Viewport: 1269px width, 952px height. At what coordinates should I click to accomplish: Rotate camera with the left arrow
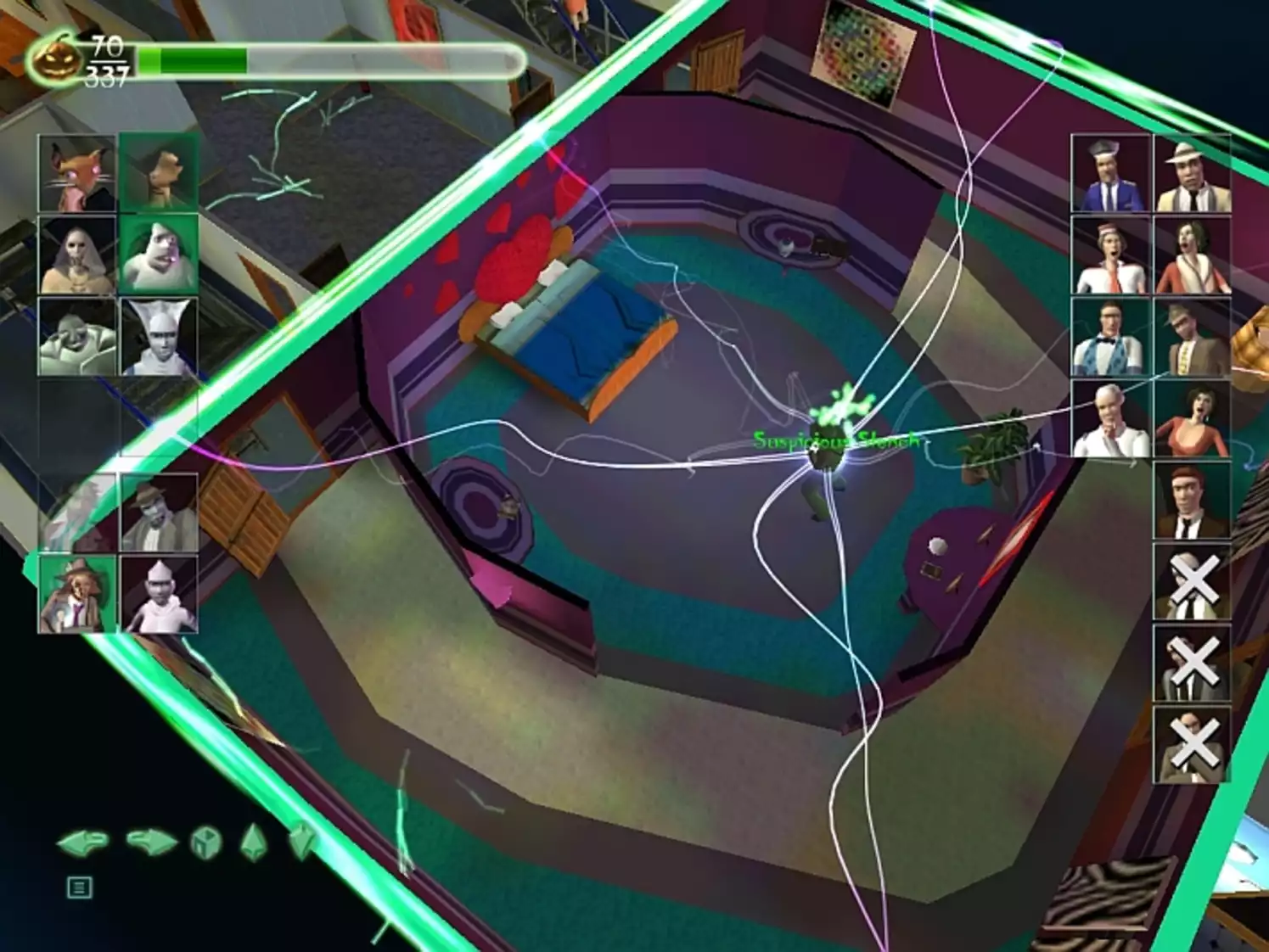83,843
